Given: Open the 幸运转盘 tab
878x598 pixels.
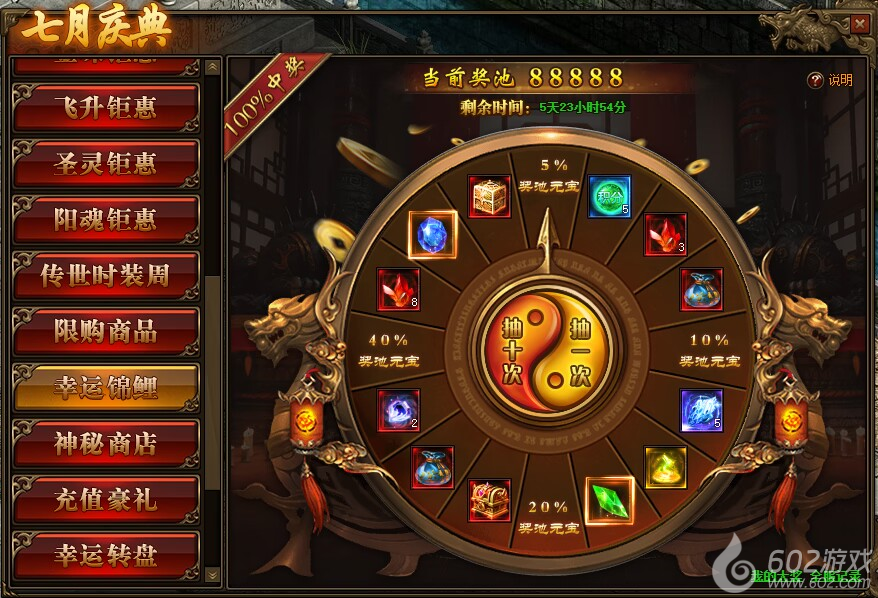Looking at the screenshot, I should tap(105, 555).
